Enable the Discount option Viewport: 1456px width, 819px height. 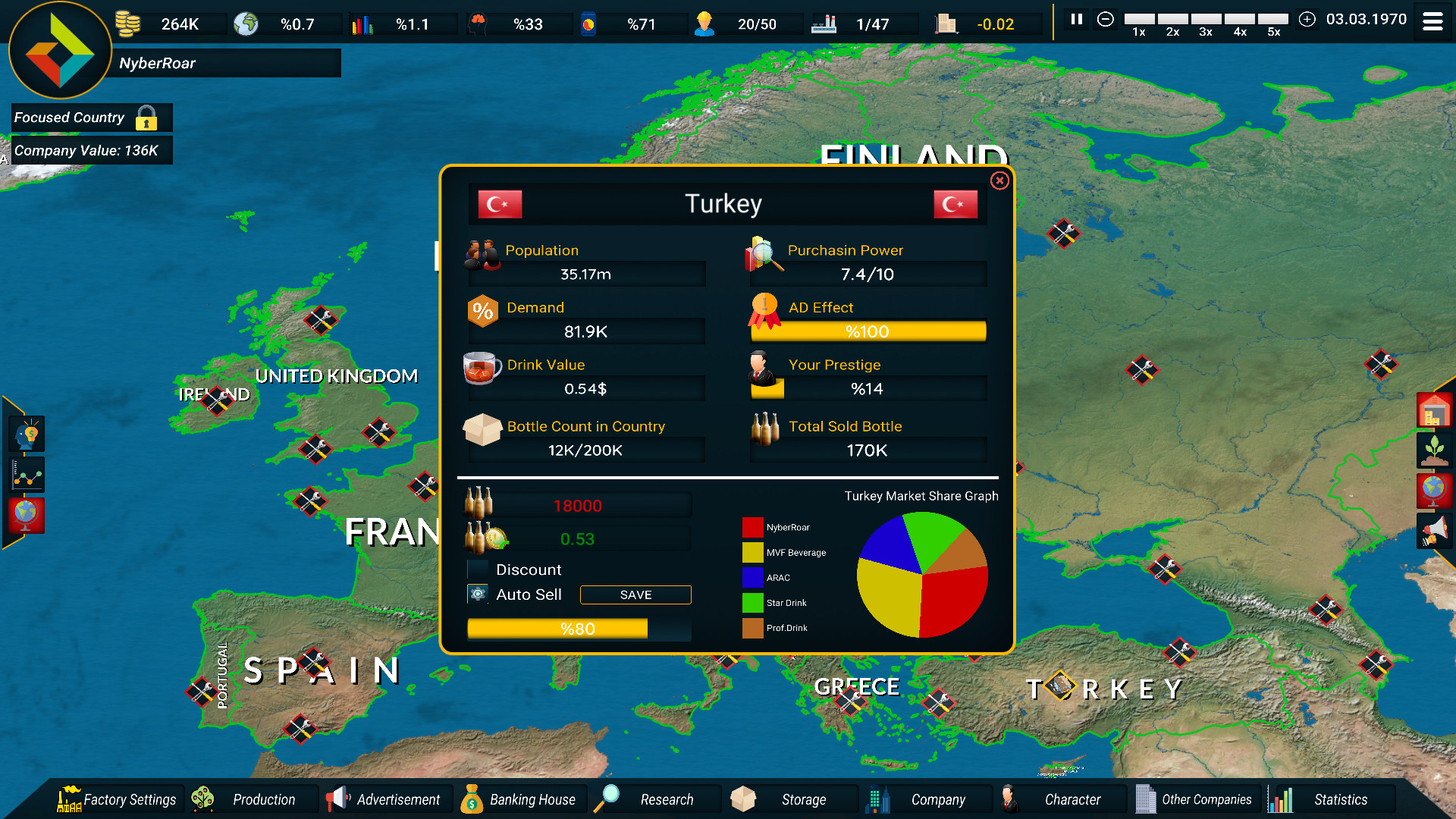point(479,569)
